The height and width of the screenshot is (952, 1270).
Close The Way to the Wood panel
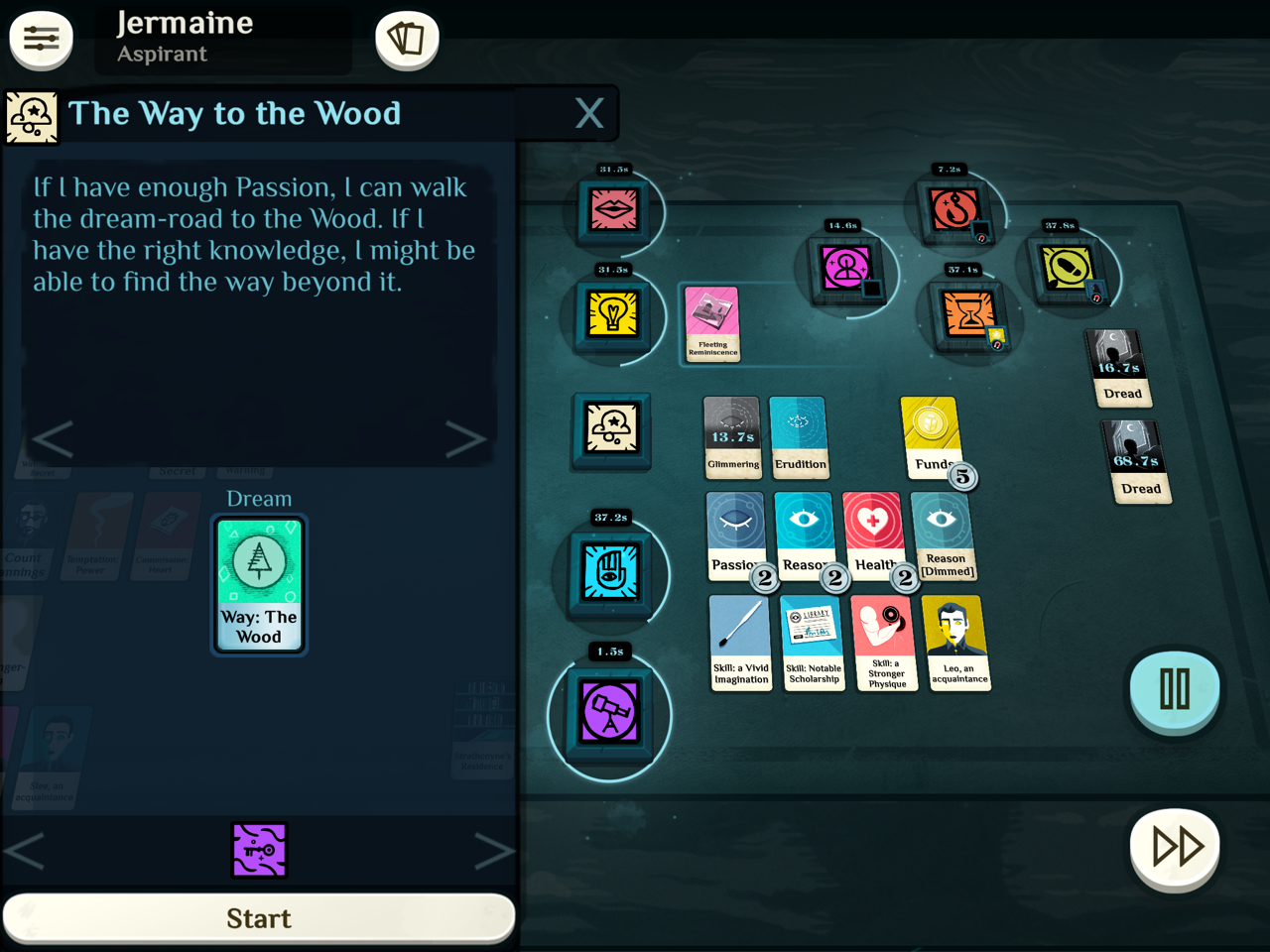click(589, 113)
